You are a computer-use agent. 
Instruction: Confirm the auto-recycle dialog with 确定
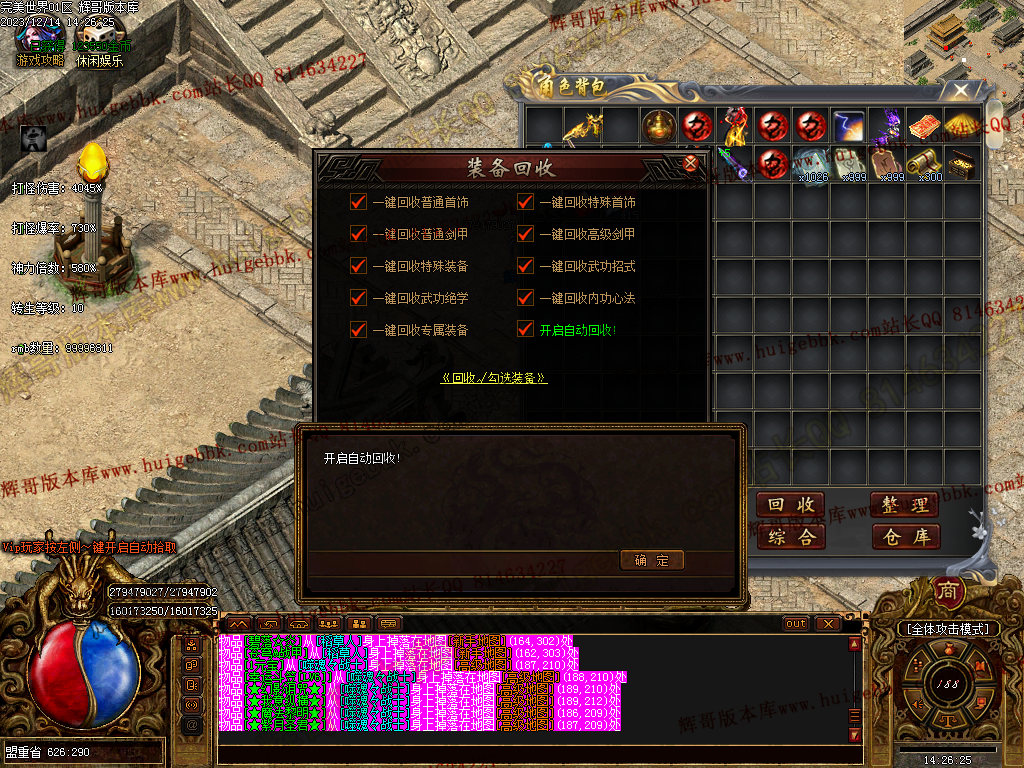click(651, 560)
